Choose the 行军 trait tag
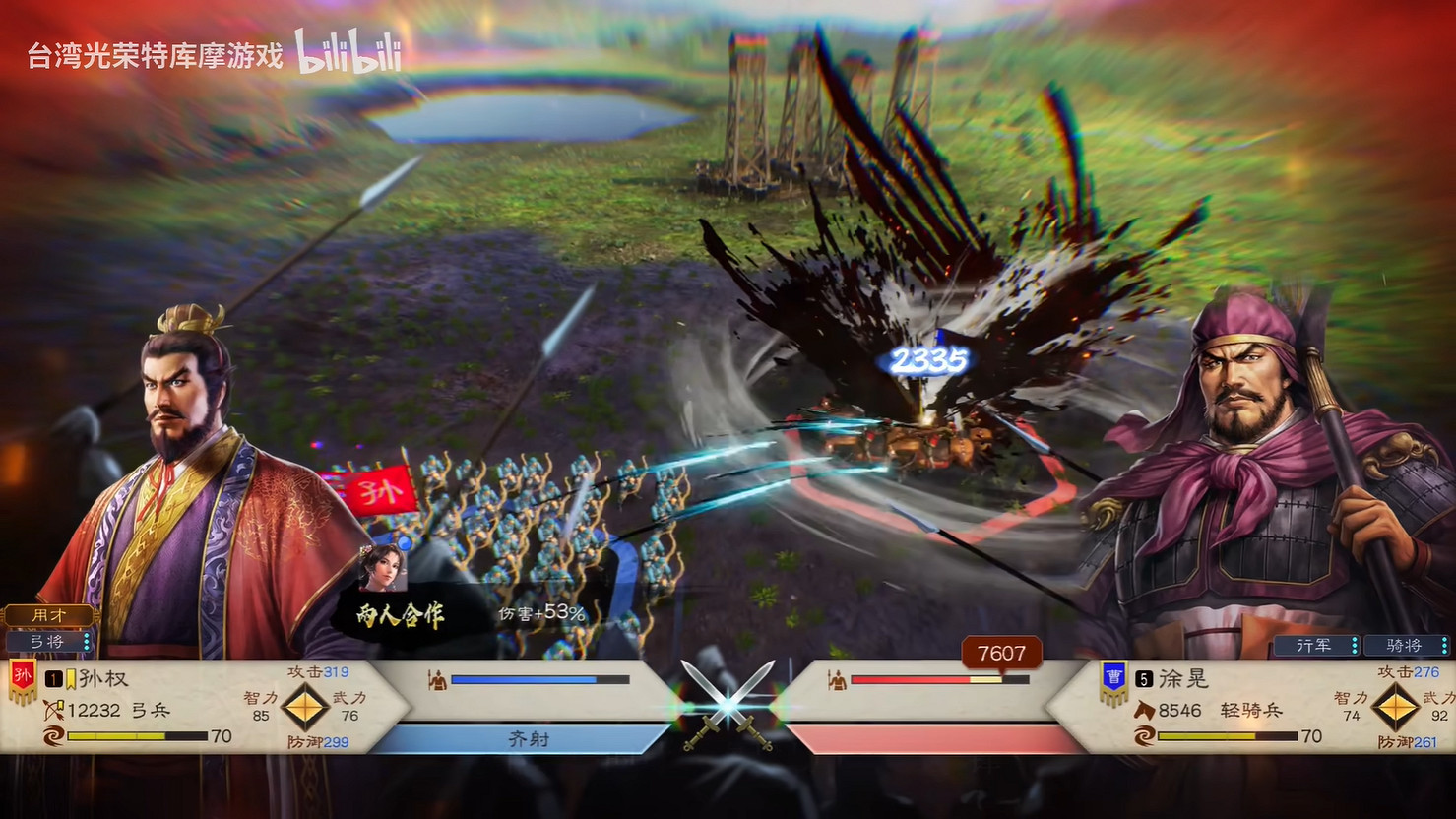1456x819 pixels. pyautogui.click(x=1315, y=646)
